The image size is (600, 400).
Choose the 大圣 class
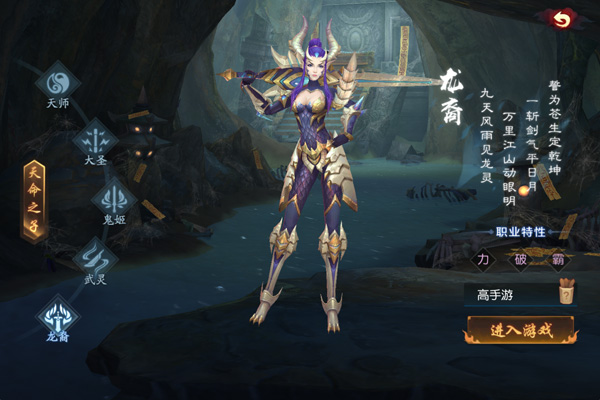(96, 136)
